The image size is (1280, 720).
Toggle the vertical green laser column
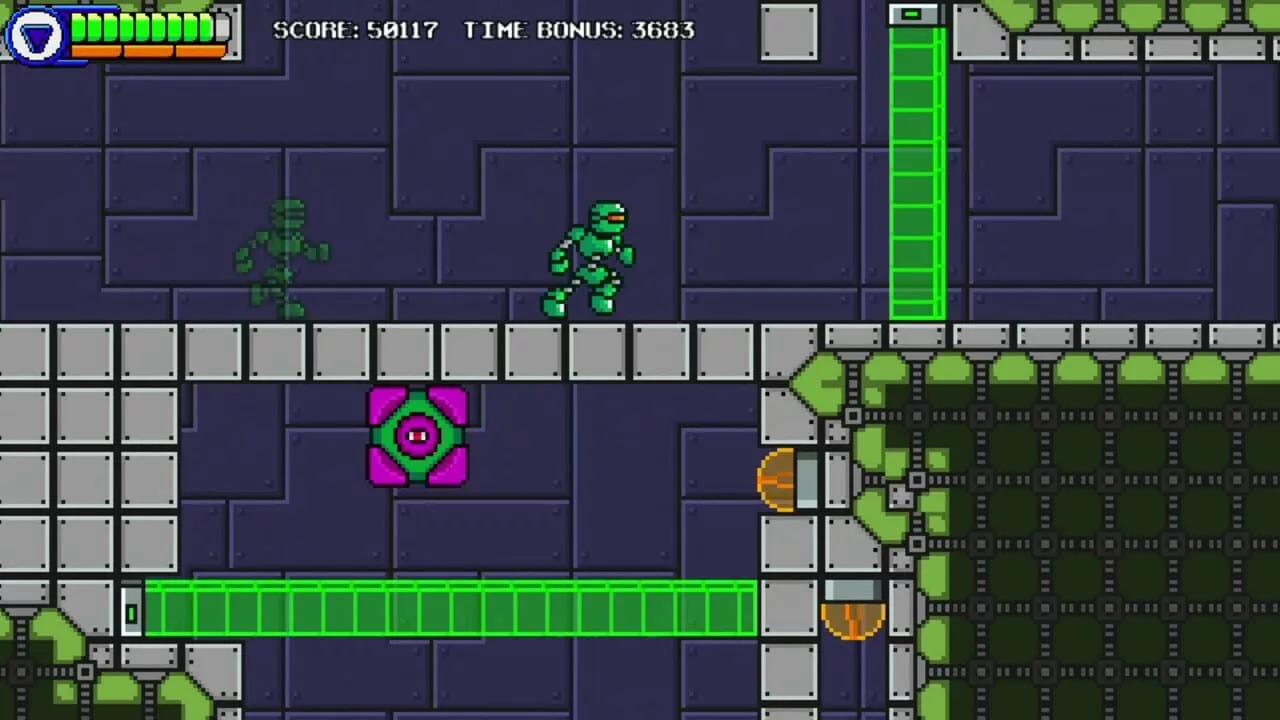tap(915, 180)
